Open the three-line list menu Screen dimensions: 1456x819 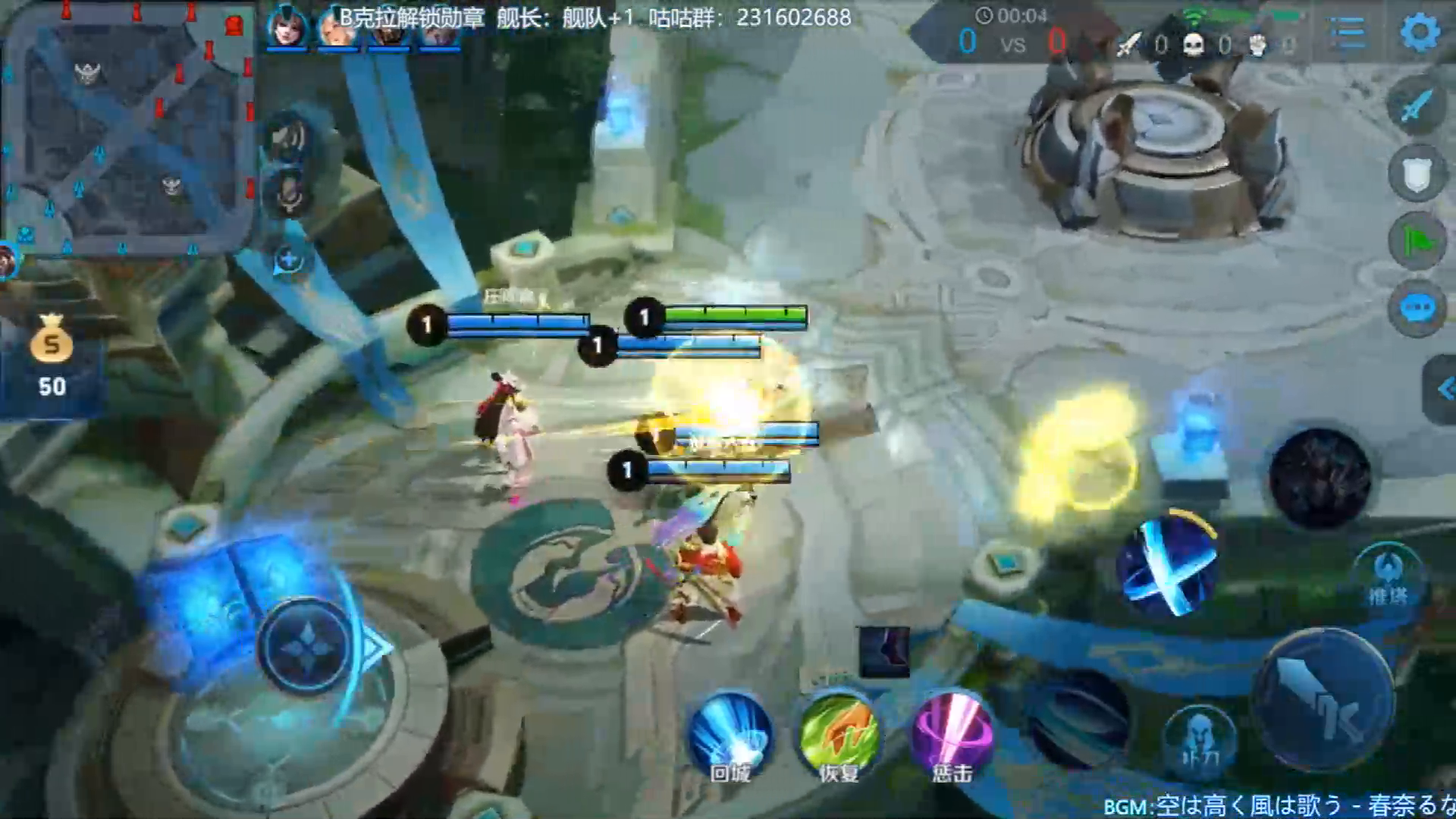(1348, 33)
